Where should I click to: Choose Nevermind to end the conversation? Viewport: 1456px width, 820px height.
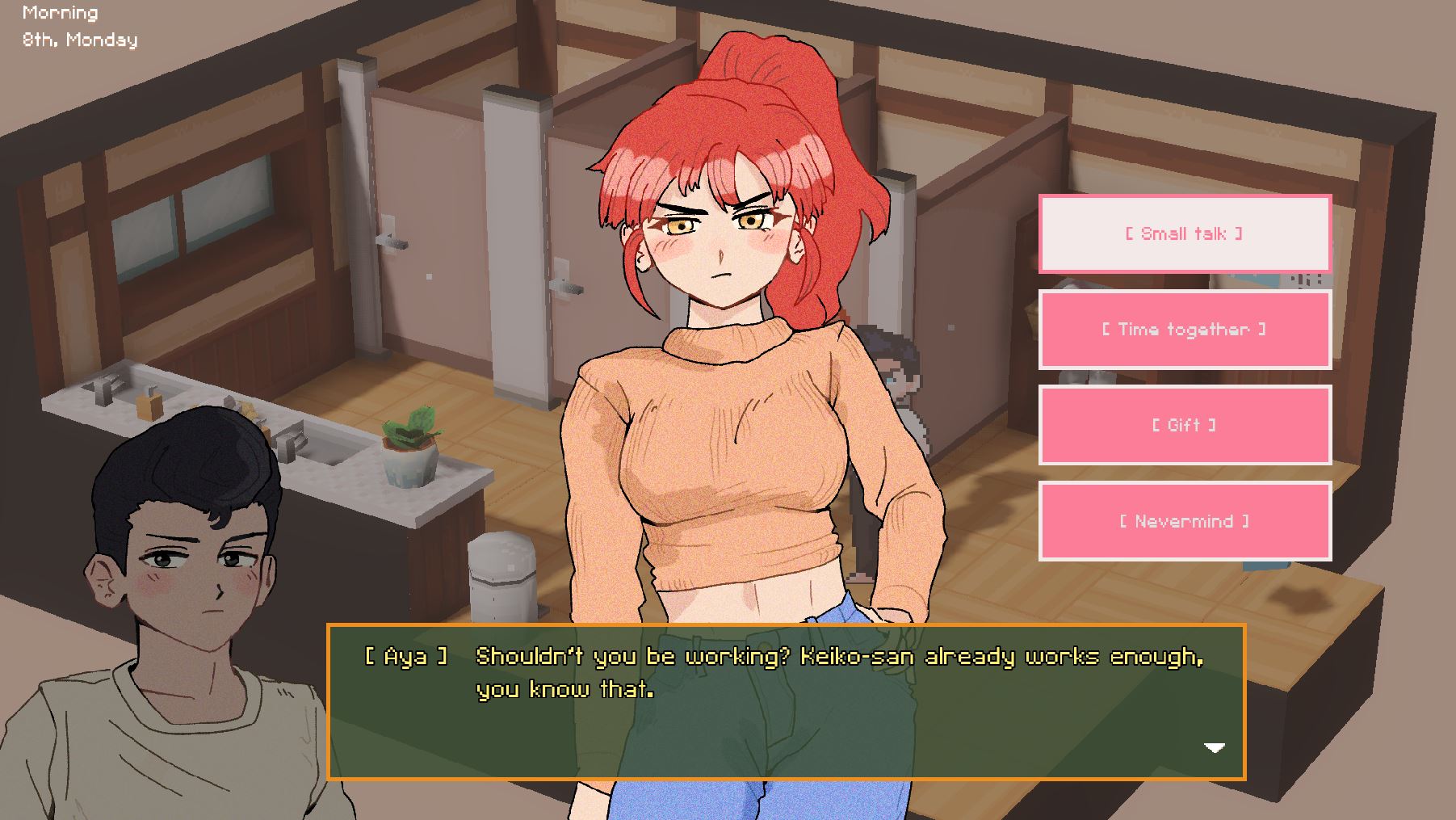pyautogui.click(x=1184, y=521)
